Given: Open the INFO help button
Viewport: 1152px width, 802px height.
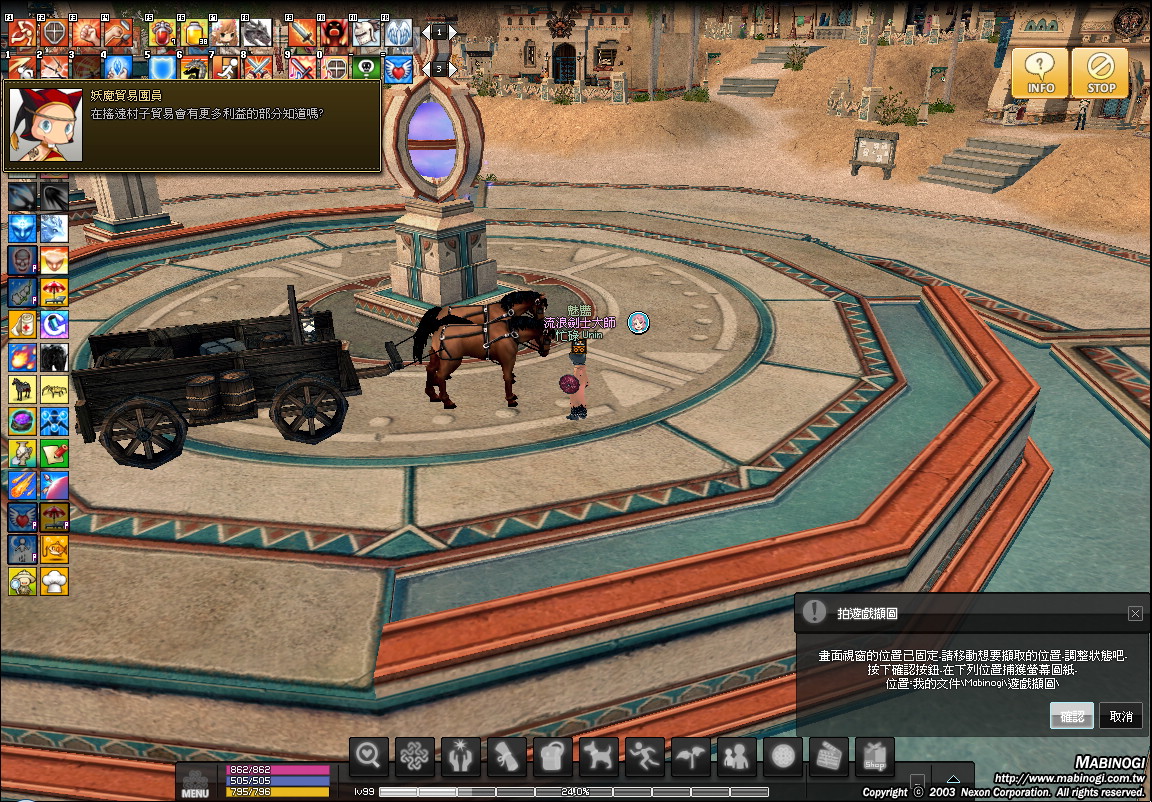Looking at the screenshot, I should [x=1040, y=73].
